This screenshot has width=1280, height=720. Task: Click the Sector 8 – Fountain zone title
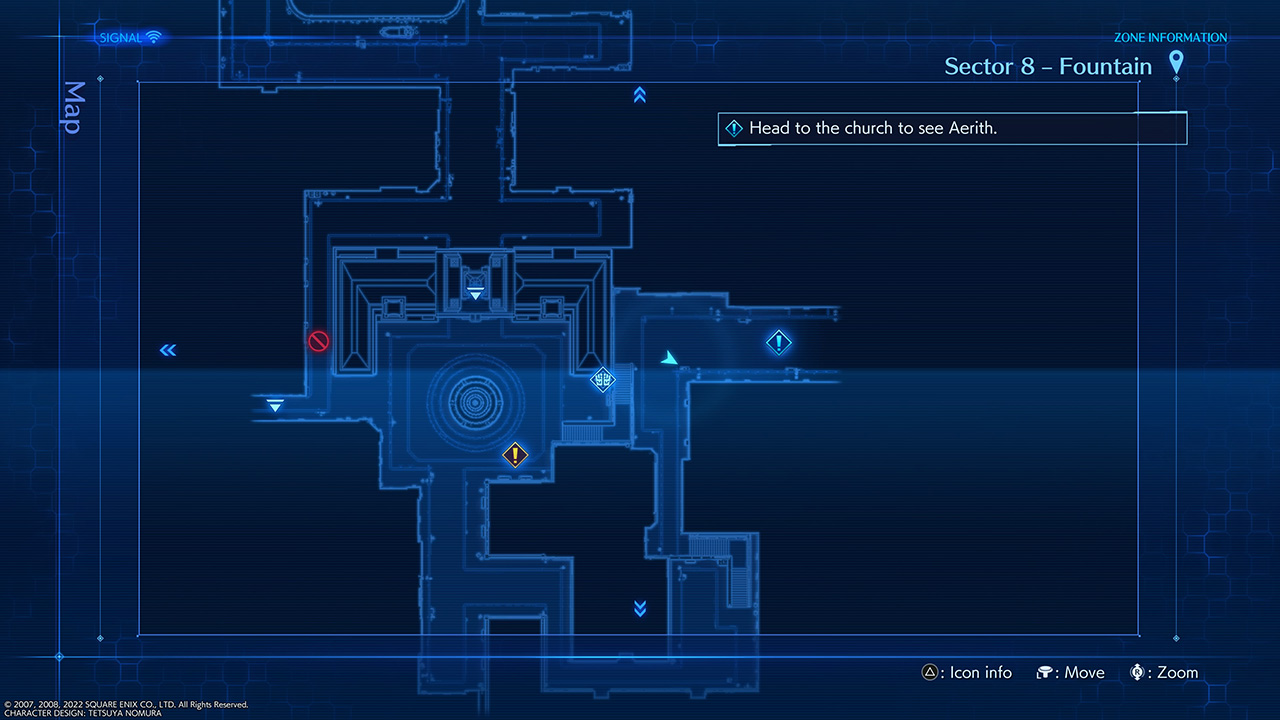tap(1048, 66)
